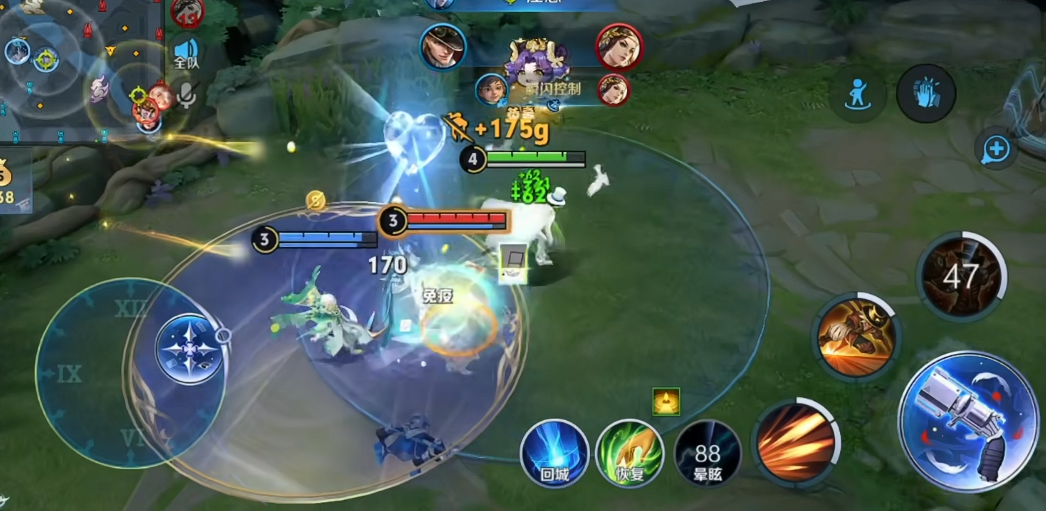Image resolution: width=1046 pixels, height=511 pixels.
Task: Toggle the 全队 team speaker
Action: tap(186, 53)
